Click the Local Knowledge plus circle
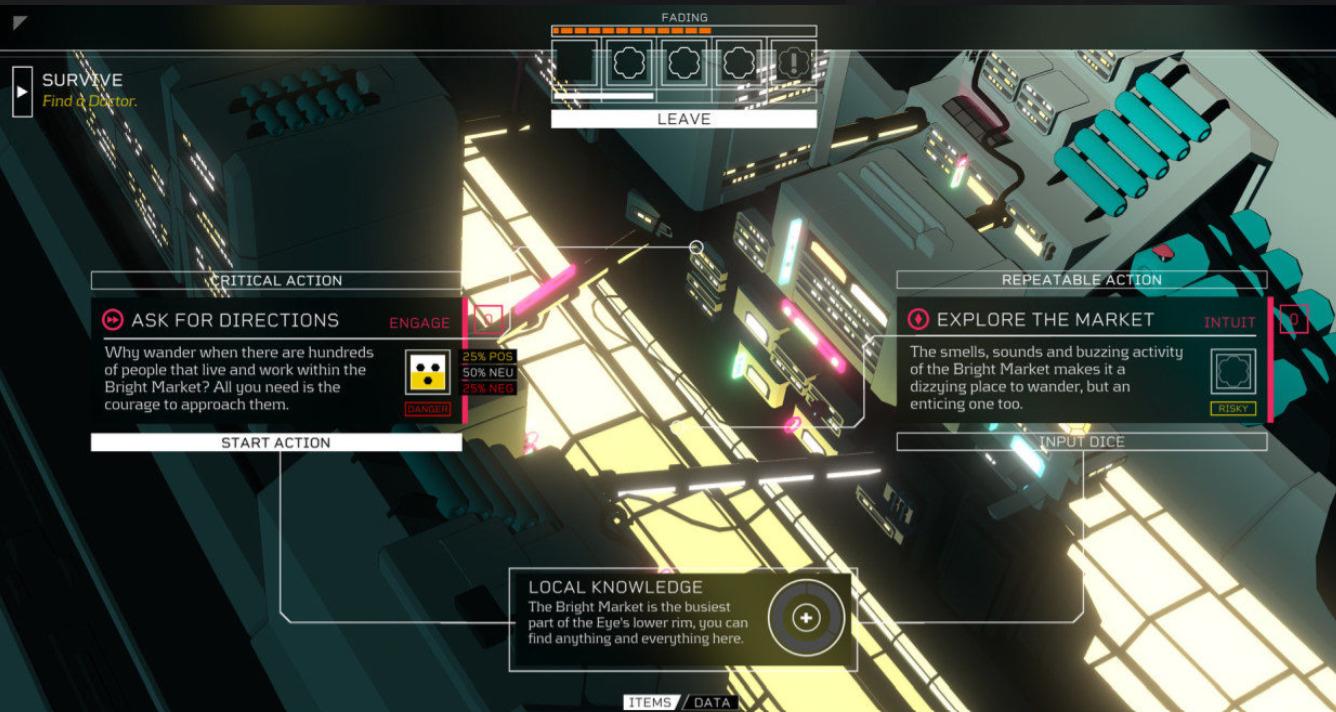 [x=806, y=619]
